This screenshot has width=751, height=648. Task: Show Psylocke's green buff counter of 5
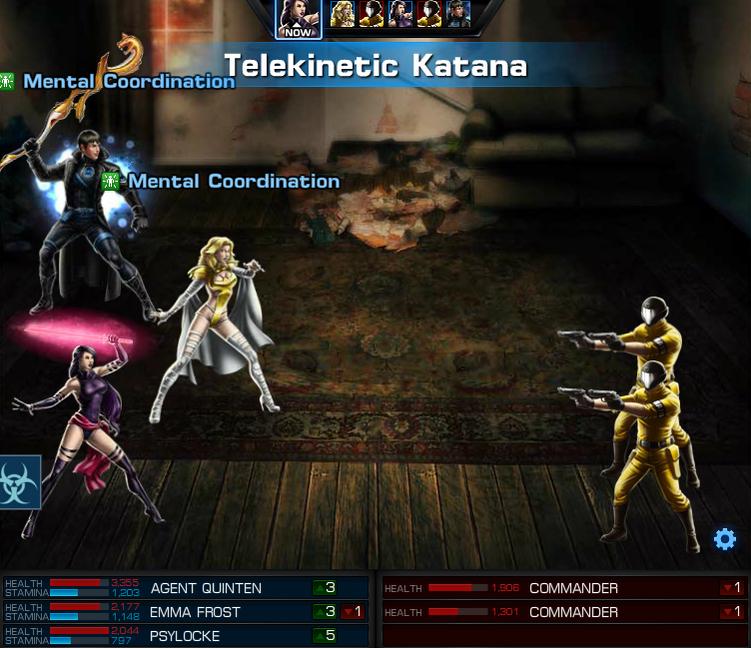tap(325, 636)
